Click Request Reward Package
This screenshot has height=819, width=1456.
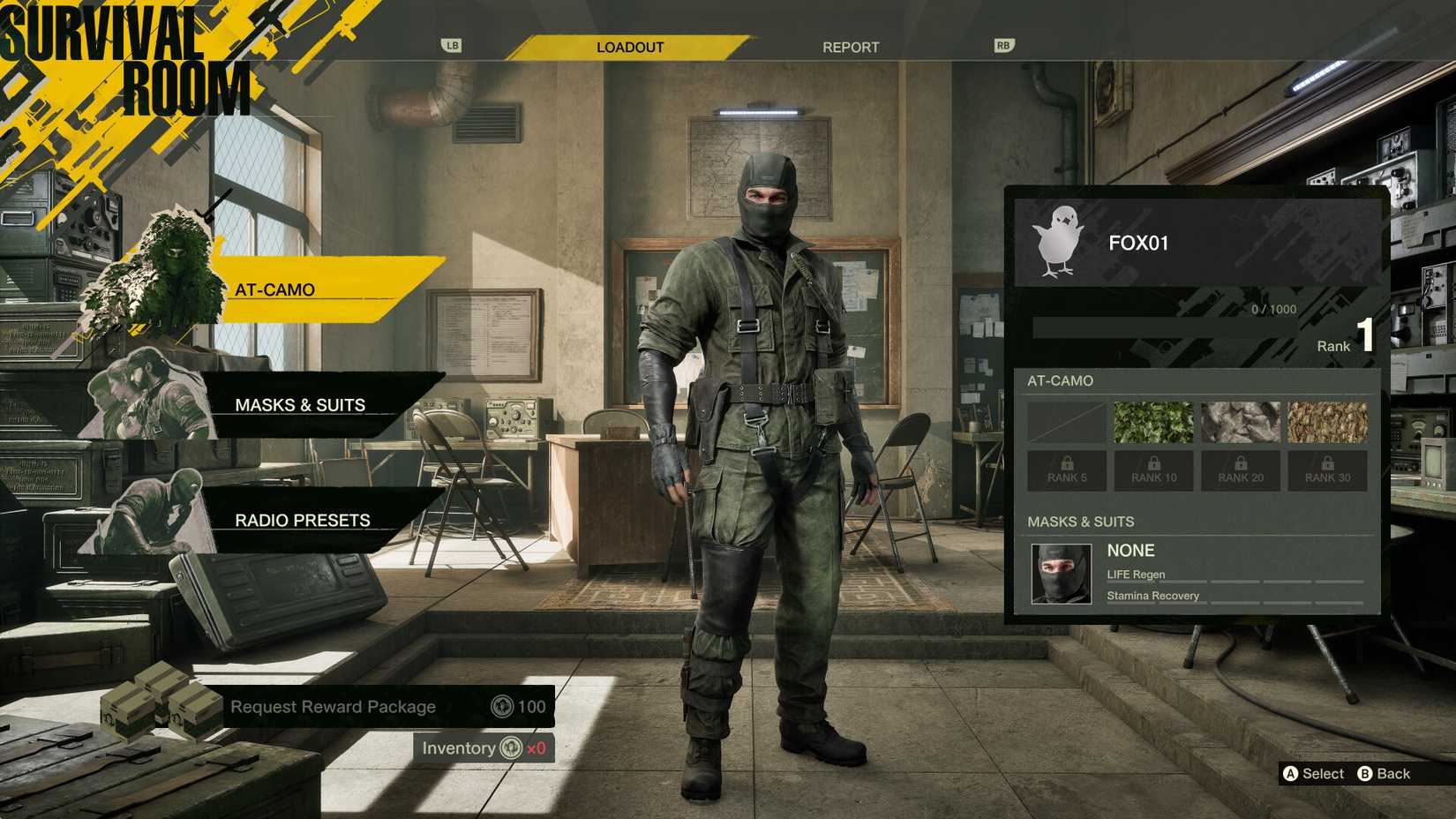coord(332,706)
